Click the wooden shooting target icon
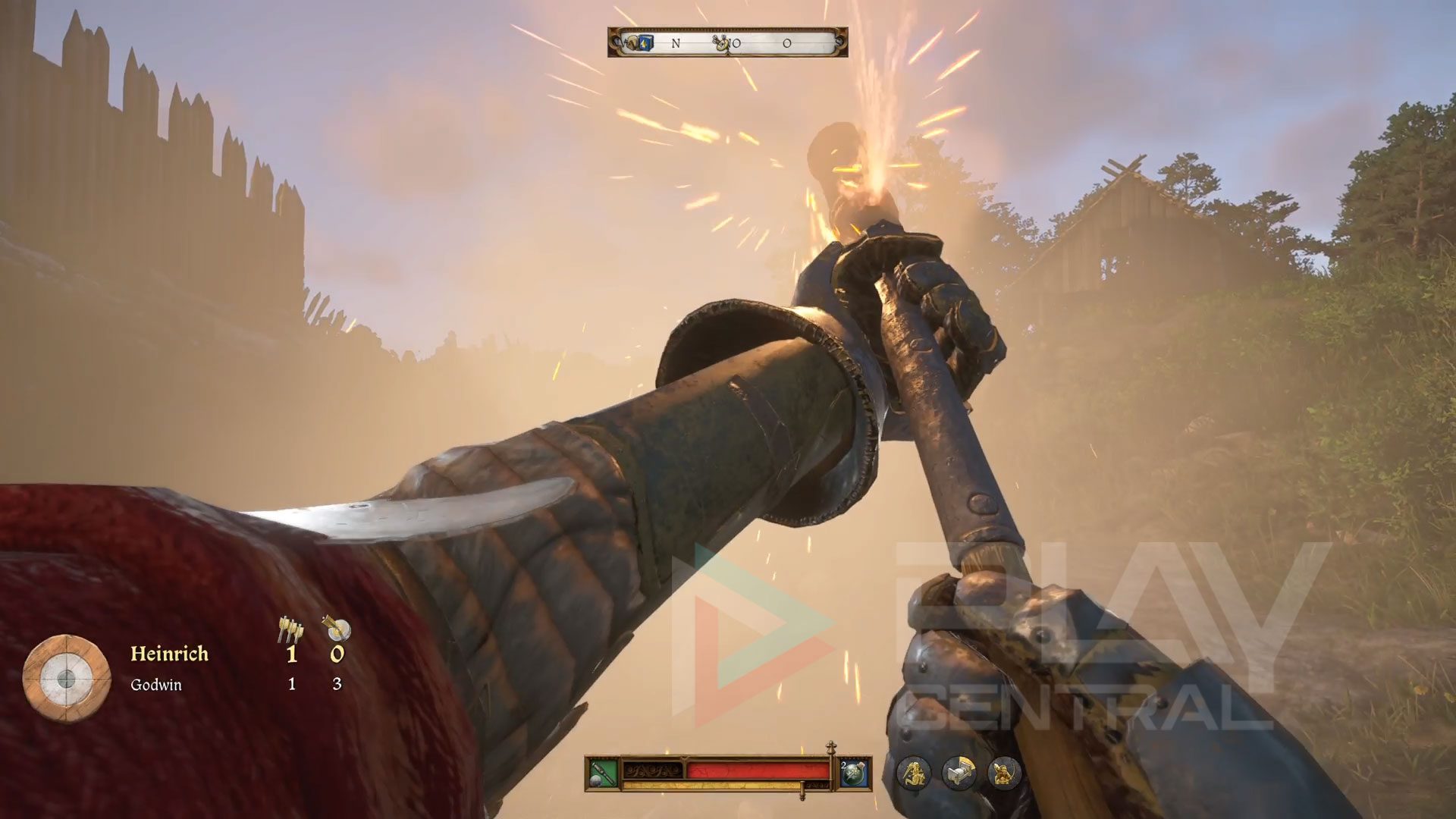This screenshot has width=1456, height=819. [67, 678]
